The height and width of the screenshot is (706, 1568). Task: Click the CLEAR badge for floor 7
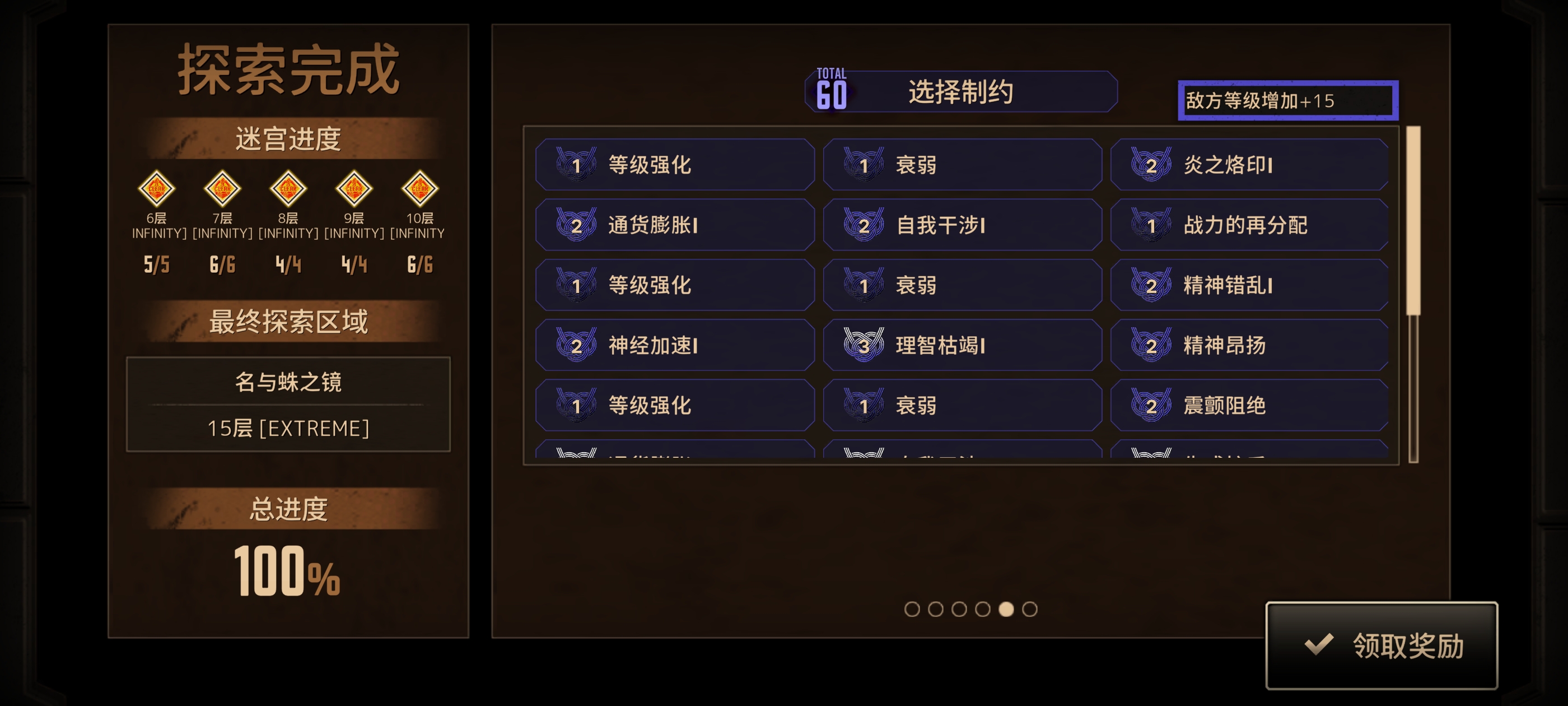point(223,190)
